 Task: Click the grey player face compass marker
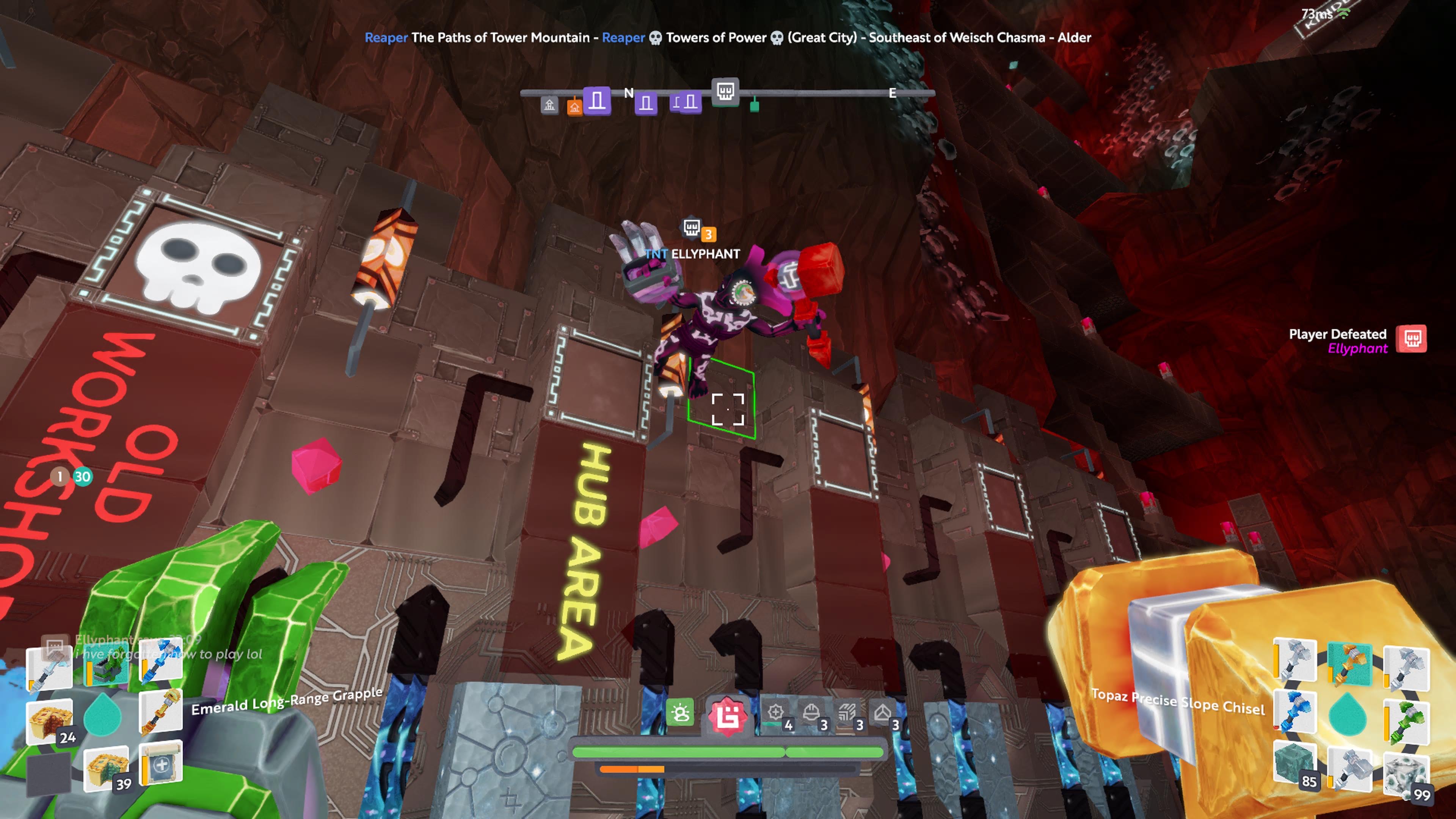coord(725,91)
